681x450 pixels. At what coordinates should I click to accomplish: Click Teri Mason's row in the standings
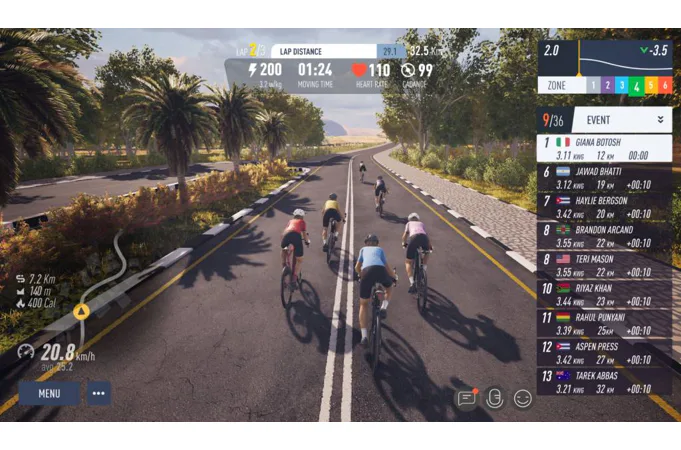pyautogui.click(x=605, y=265)
